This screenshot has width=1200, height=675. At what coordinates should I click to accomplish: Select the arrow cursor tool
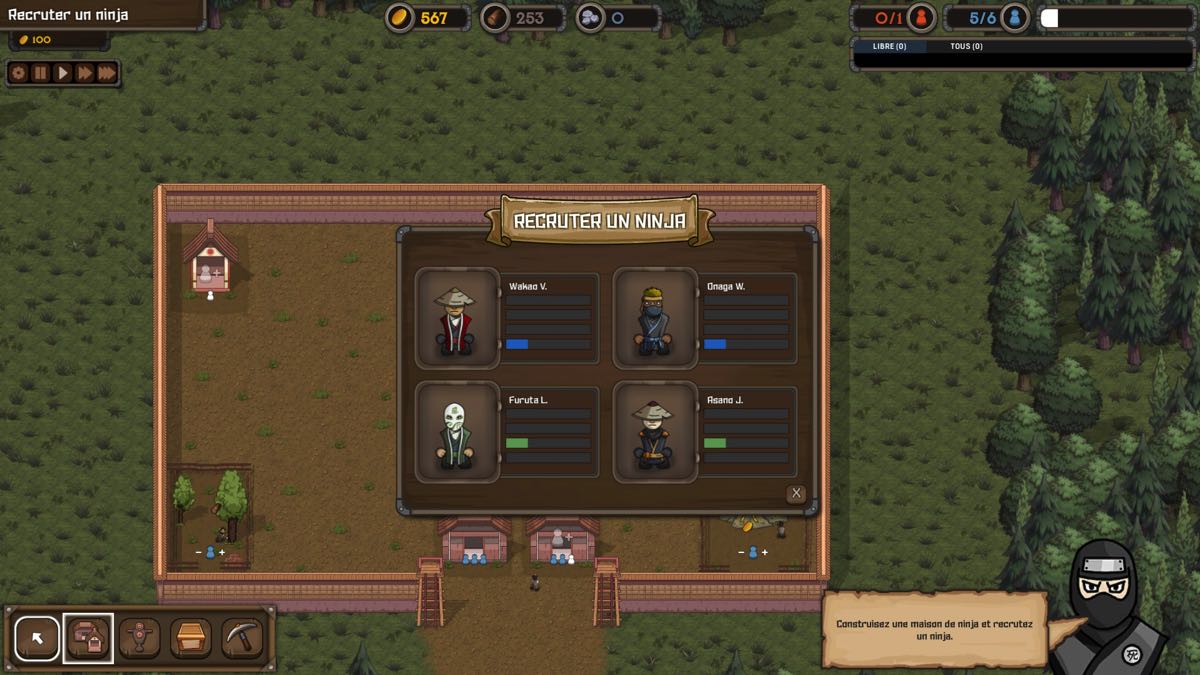37,638
